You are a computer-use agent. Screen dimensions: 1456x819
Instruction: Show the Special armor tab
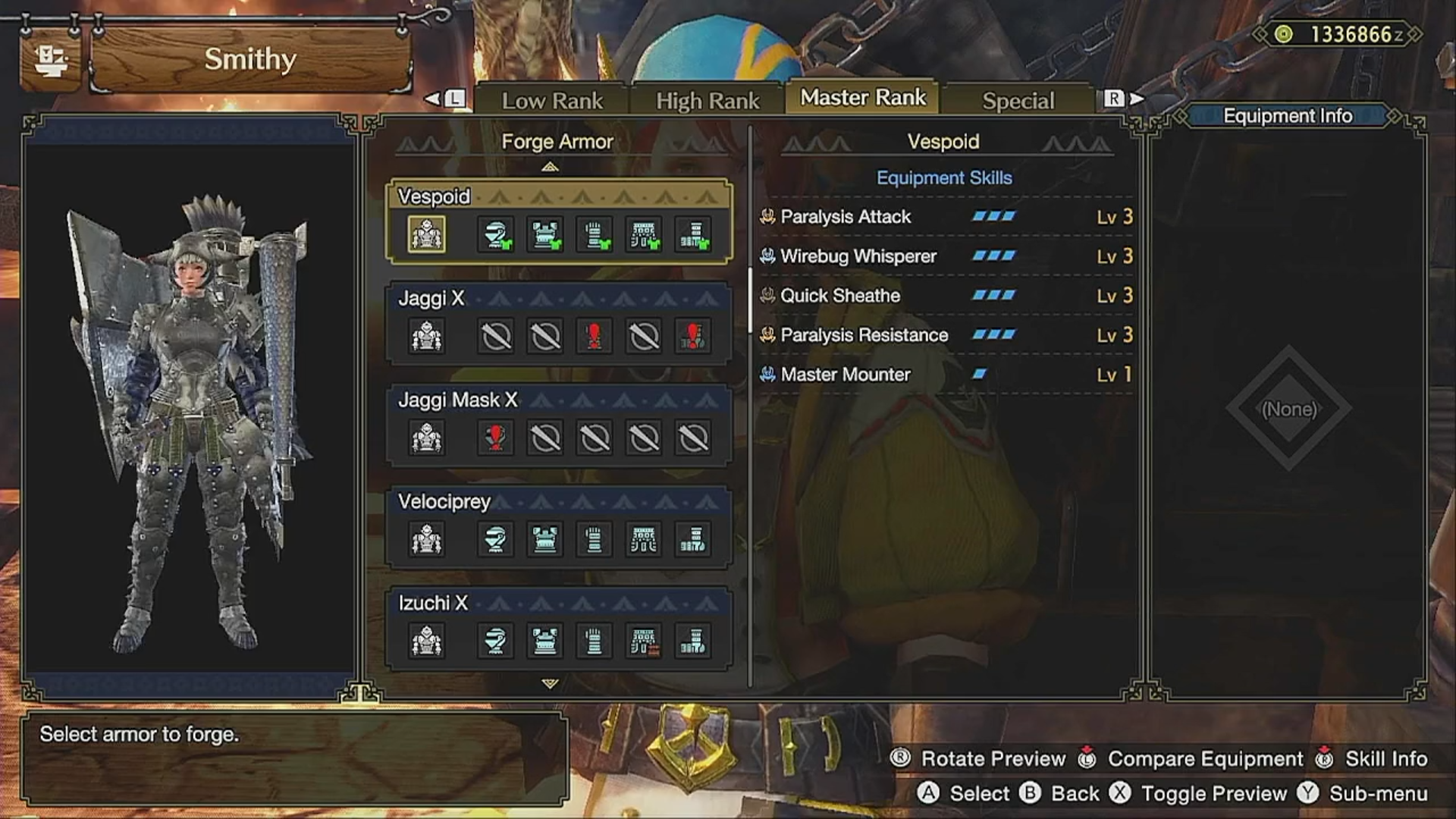coord(1018,100)
